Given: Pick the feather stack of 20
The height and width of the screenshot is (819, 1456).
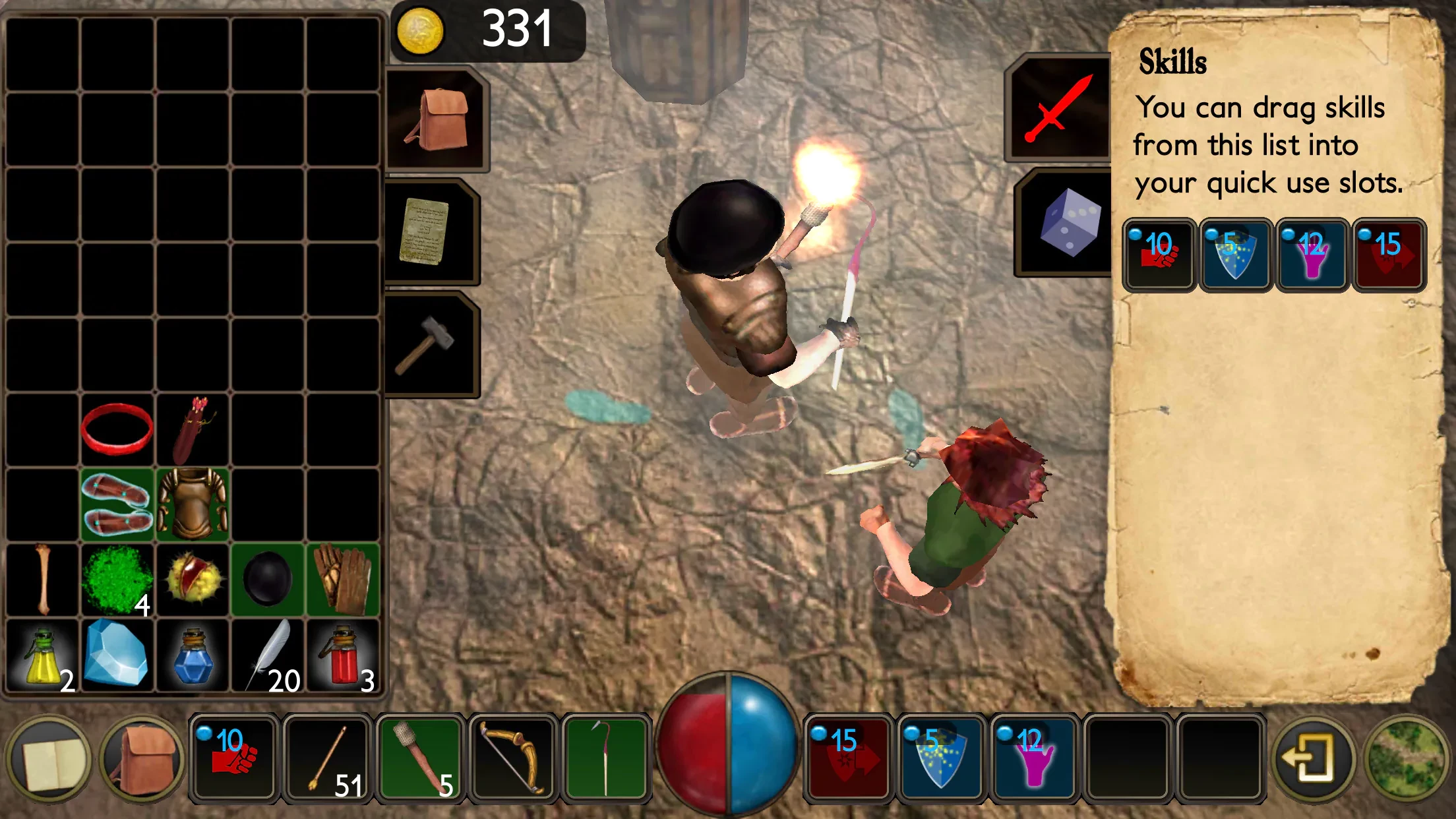Looking at the screenshot, I should pyautogui.click(x=268, y=654).
